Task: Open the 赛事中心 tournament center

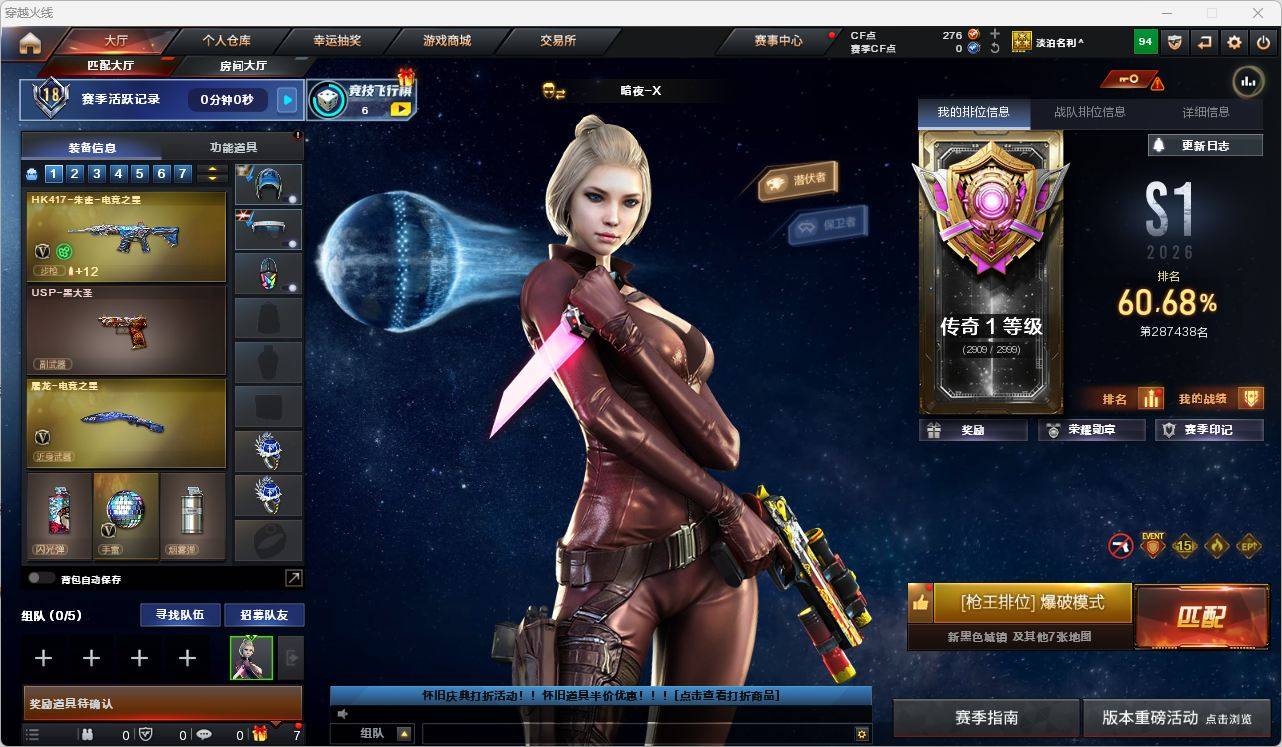Action: pos(778,41)
